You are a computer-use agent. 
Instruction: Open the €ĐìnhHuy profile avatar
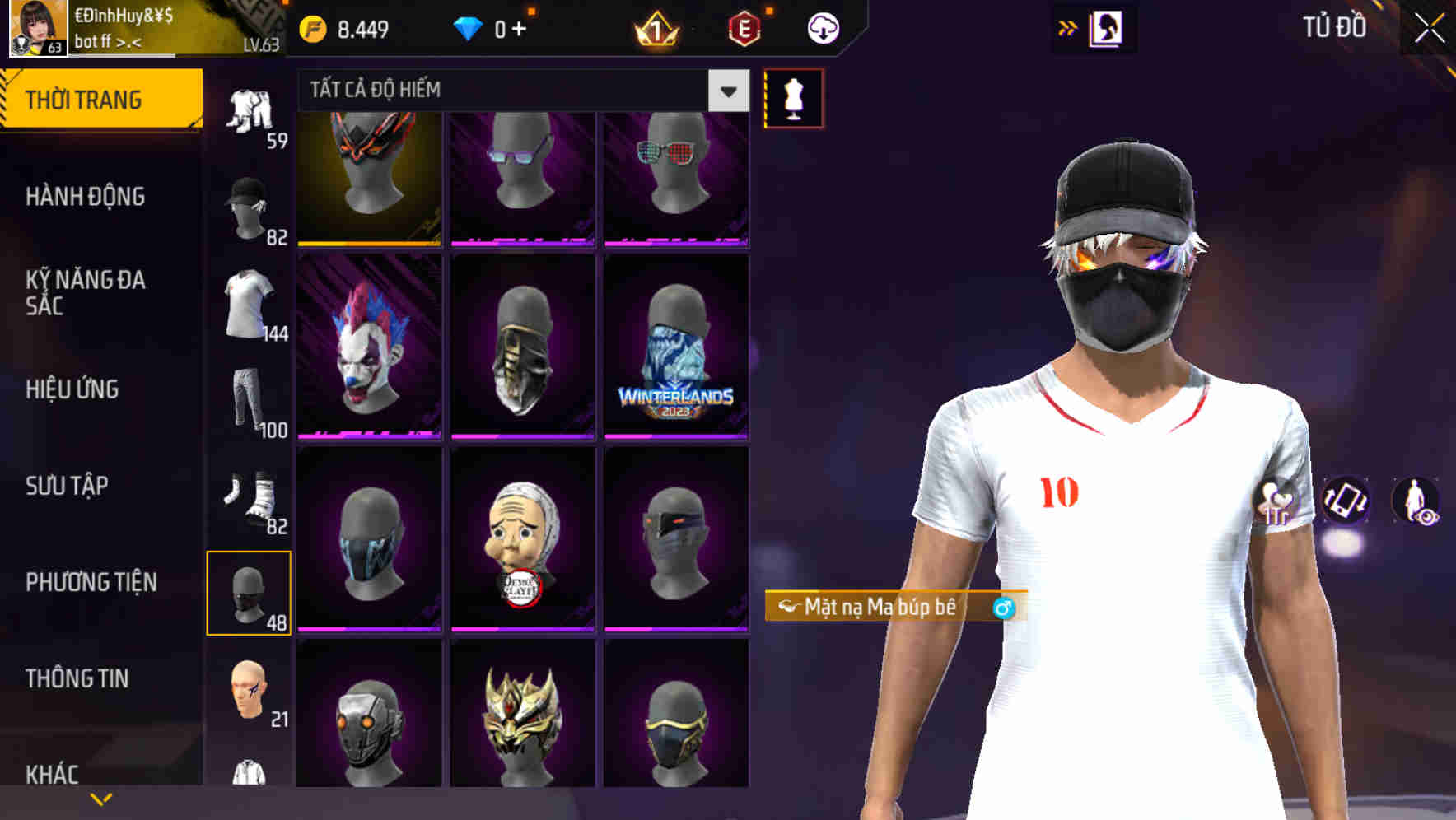pos(39,29)
